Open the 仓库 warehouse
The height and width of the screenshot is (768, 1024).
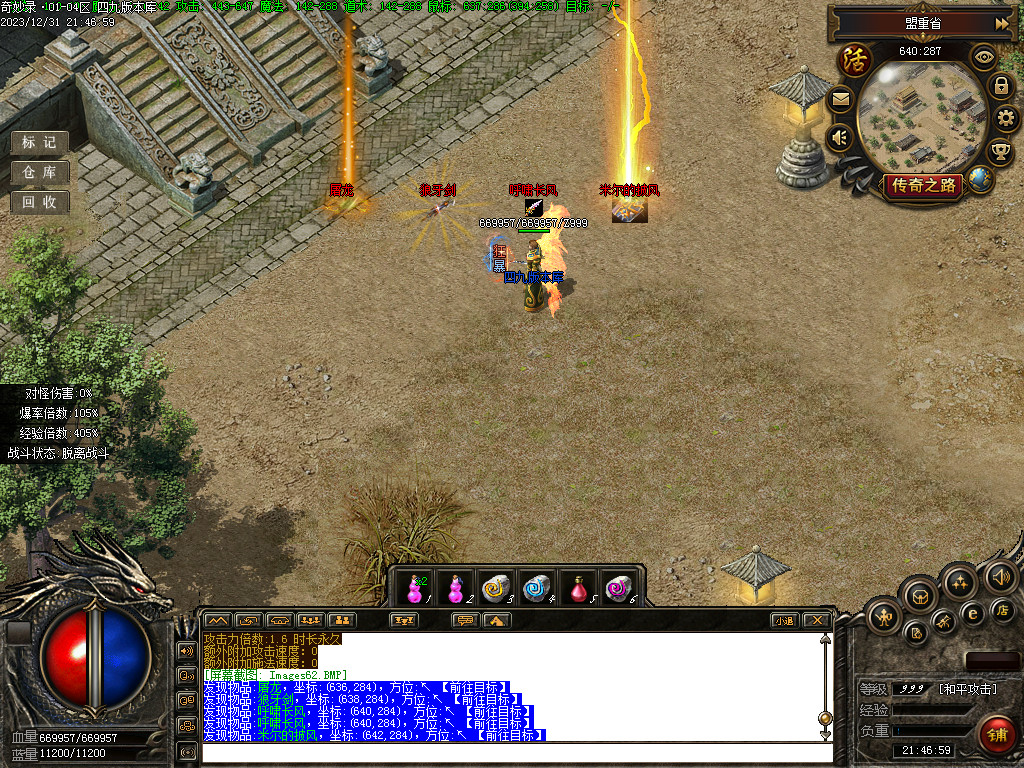[x=39, y=173]
